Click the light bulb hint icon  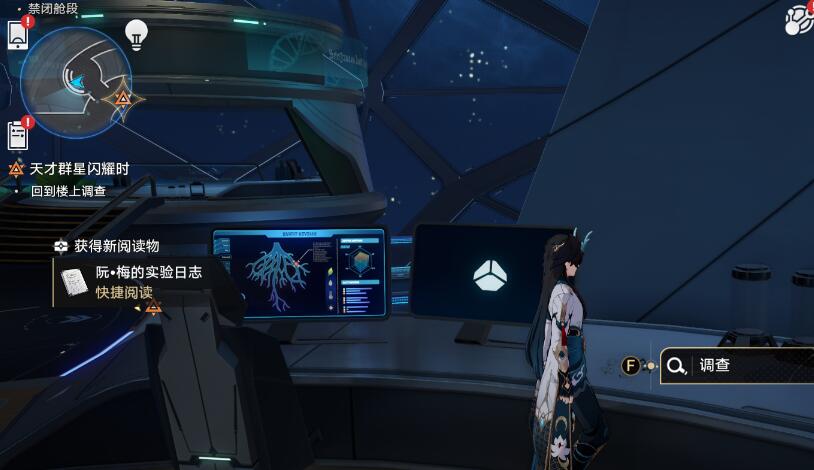[137, 35]
